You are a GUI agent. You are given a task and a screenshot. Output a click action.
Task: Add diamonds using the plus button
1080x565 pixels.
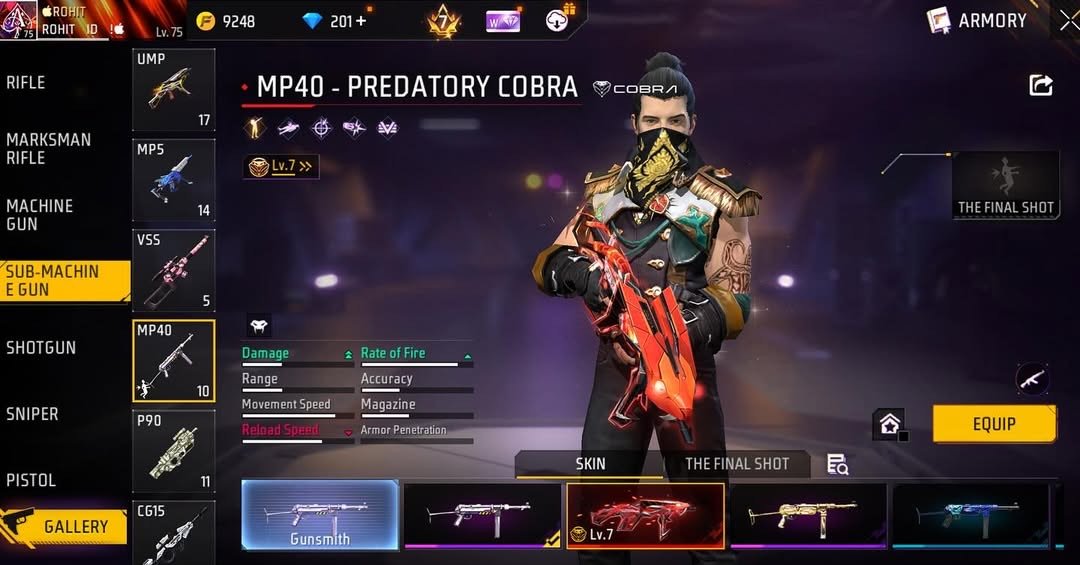point(360,21)
